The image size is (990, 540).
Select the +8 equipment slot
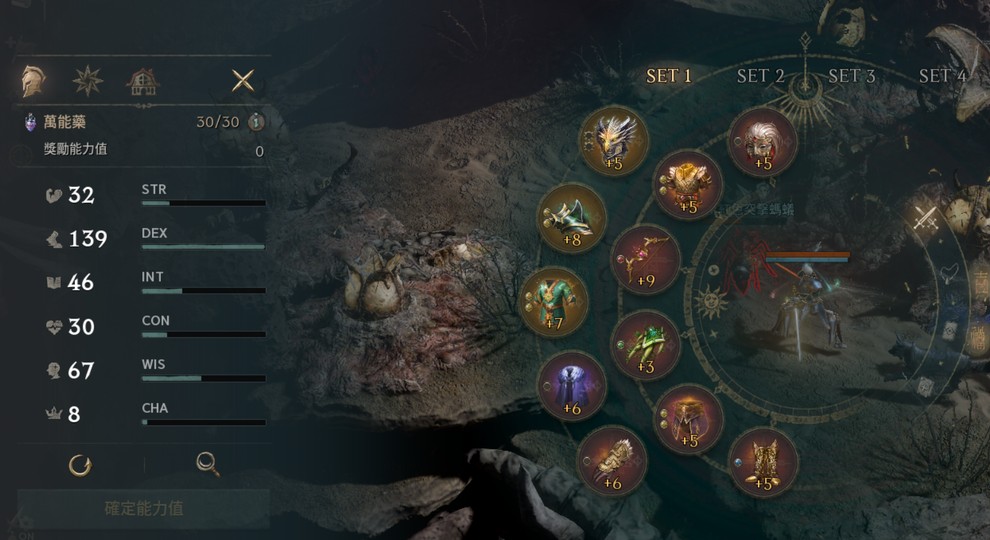point(572,218)
